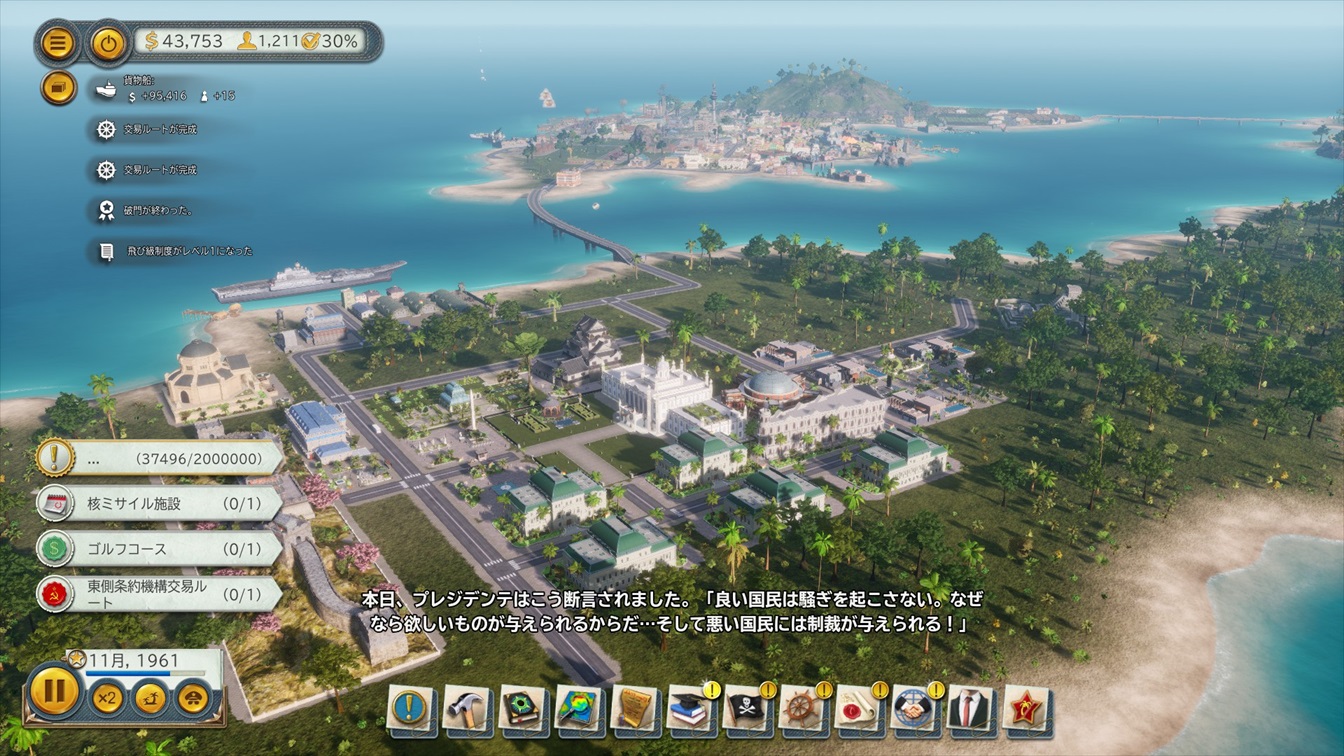Viewport: 1344px width, 756px height.
Task: Open the build menu hammer icon
Action: [465, 708]
